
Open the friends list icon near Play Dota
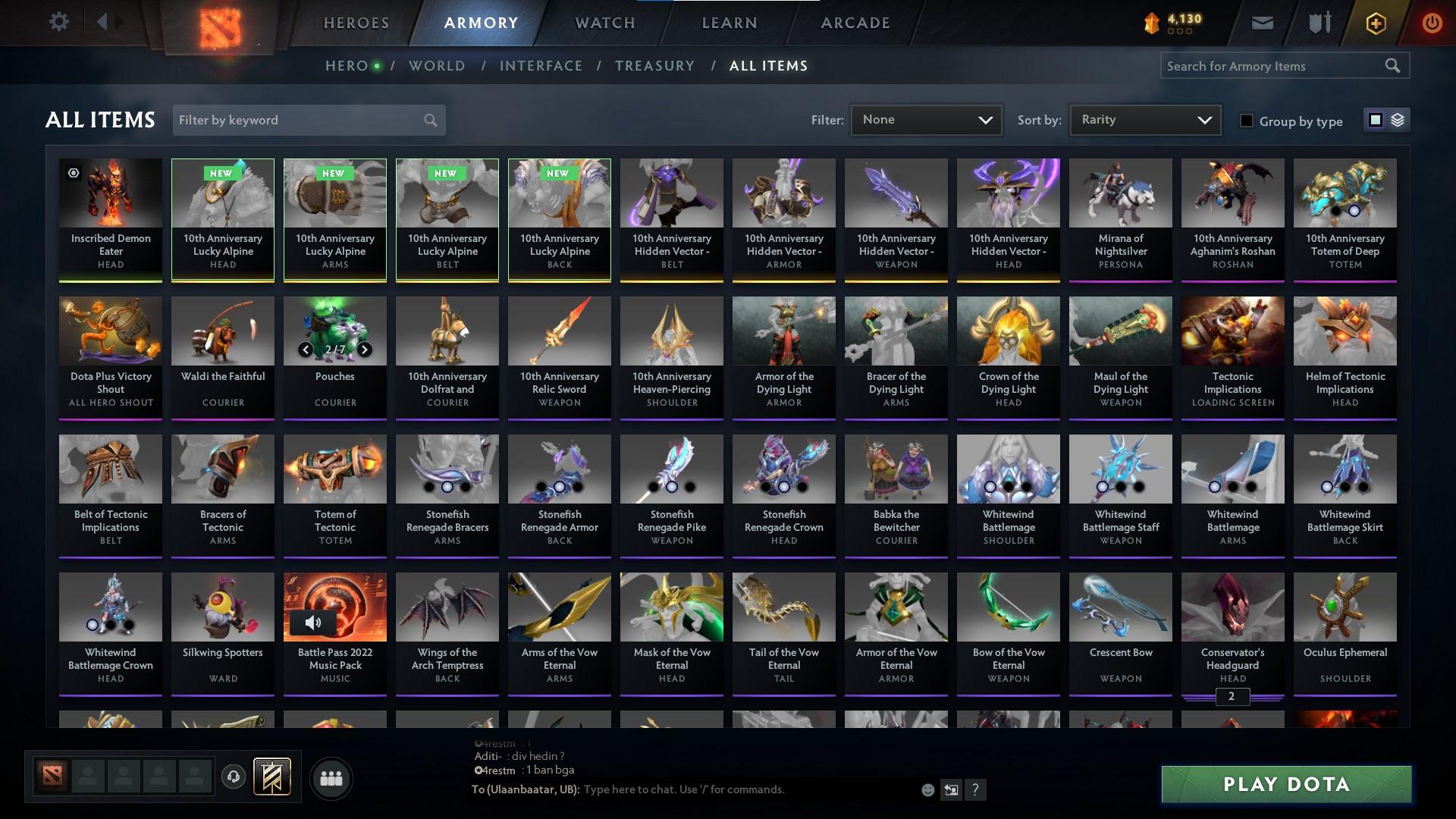[331, 777]
